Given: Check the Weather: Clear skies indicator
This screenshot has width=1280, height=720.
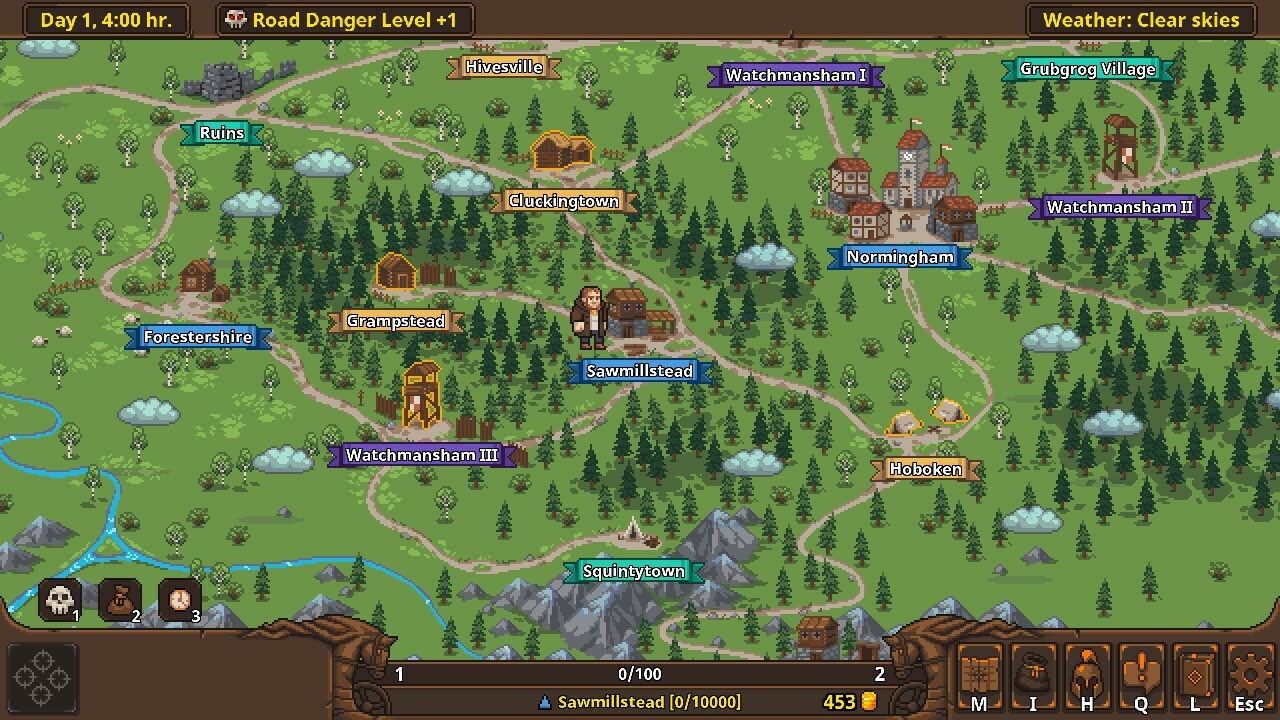Looking at the screenshot, I should click(1139, 19).
